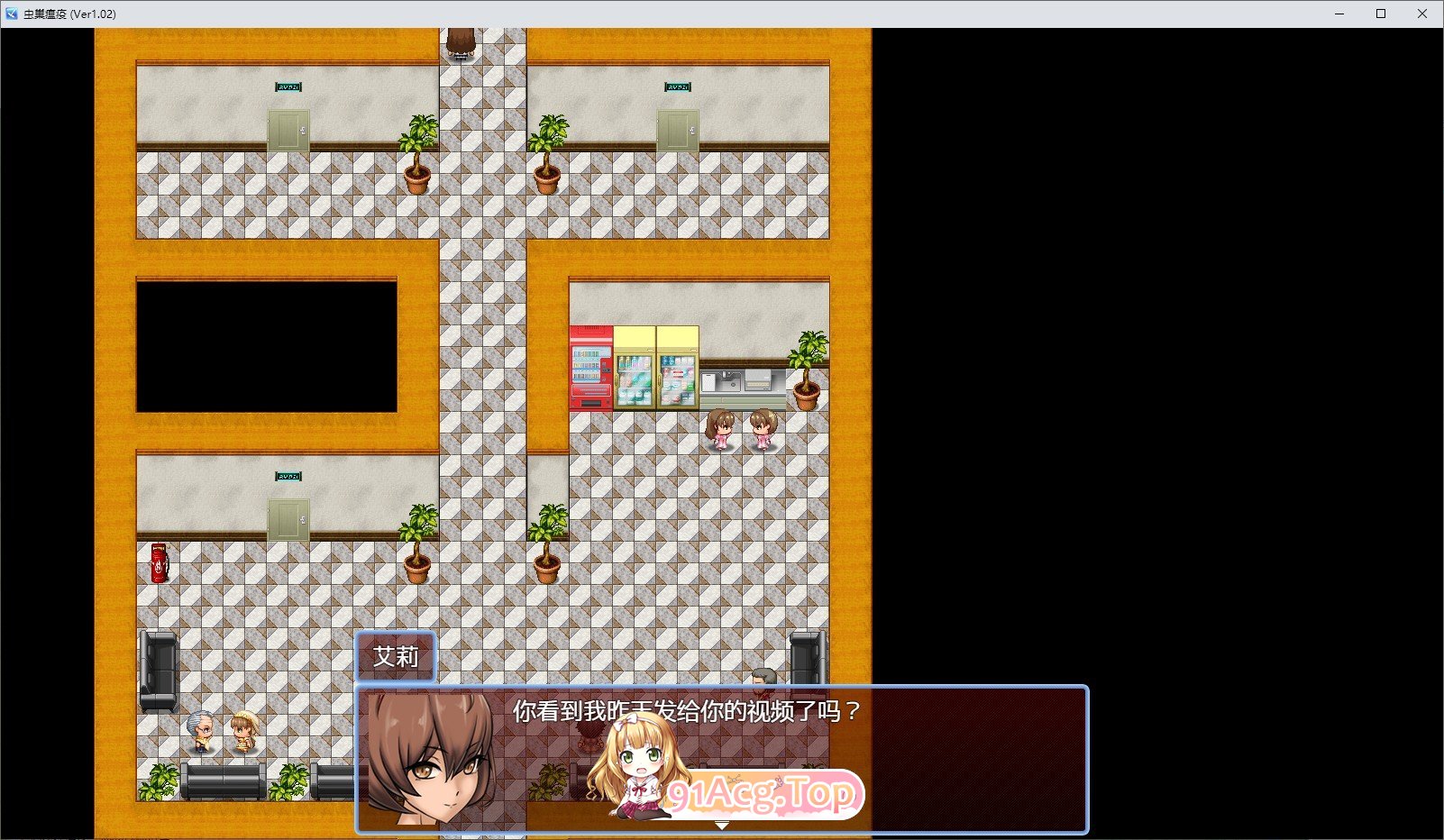Click the game icon in the title bar
The height and width of the screenshot is (840, 1444).
pos(12,14)
